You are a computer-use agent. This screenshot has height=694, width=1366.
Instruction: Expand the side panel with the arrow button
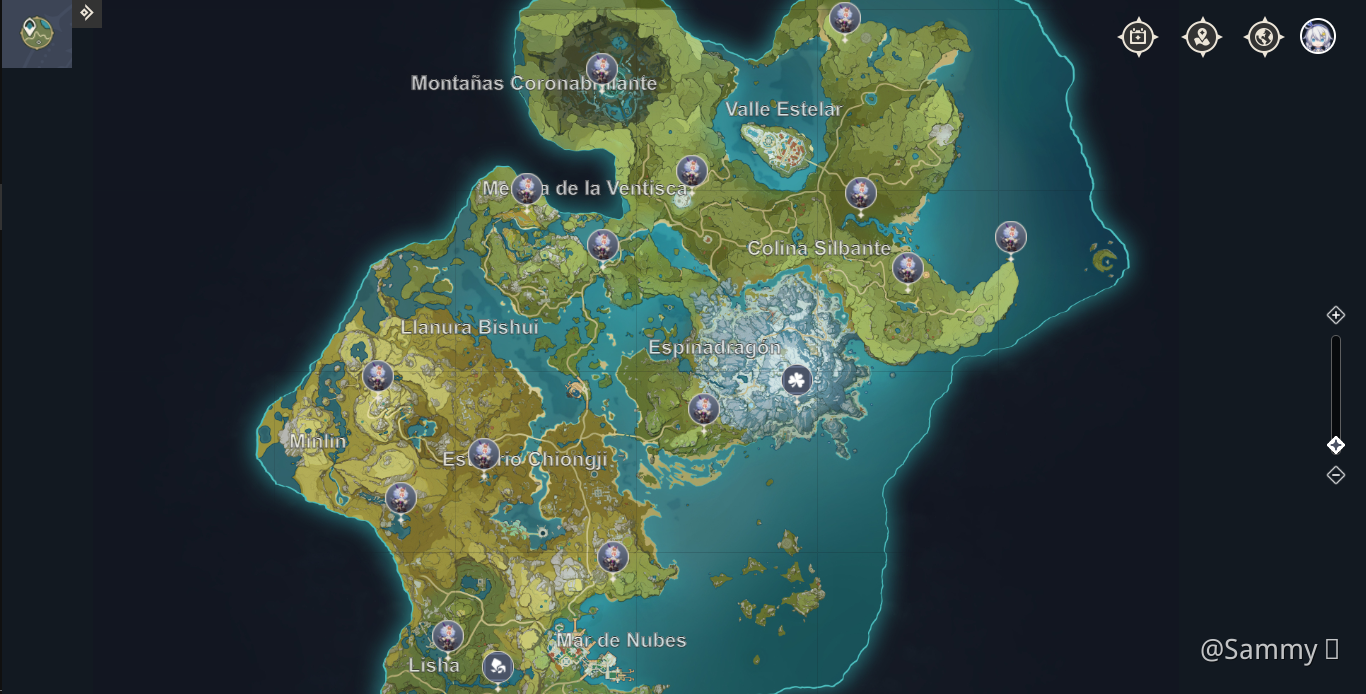coord(87,13)
